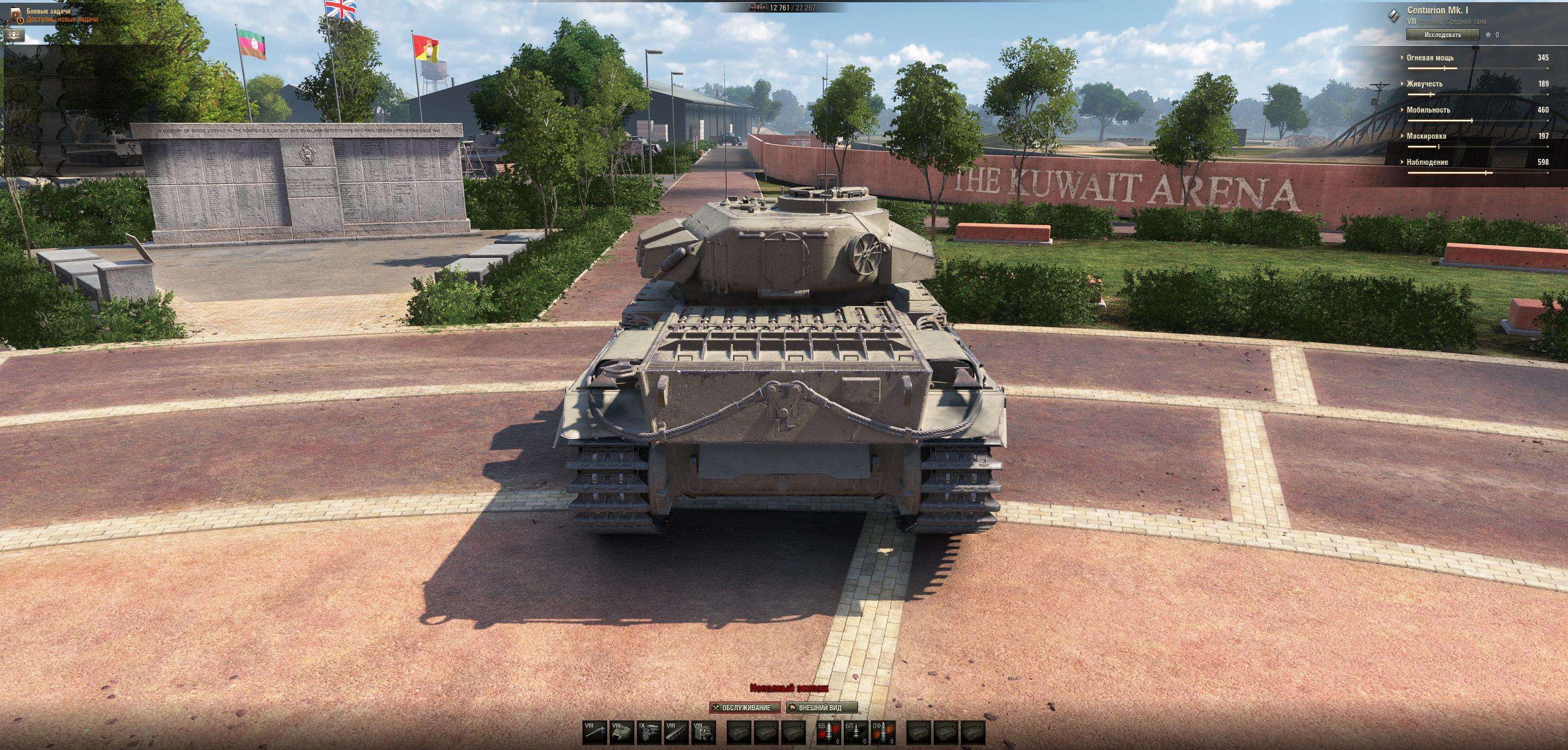
Task: Select the tier IX engine module slot
Action: pyautogui.click(x=649, y=733)
